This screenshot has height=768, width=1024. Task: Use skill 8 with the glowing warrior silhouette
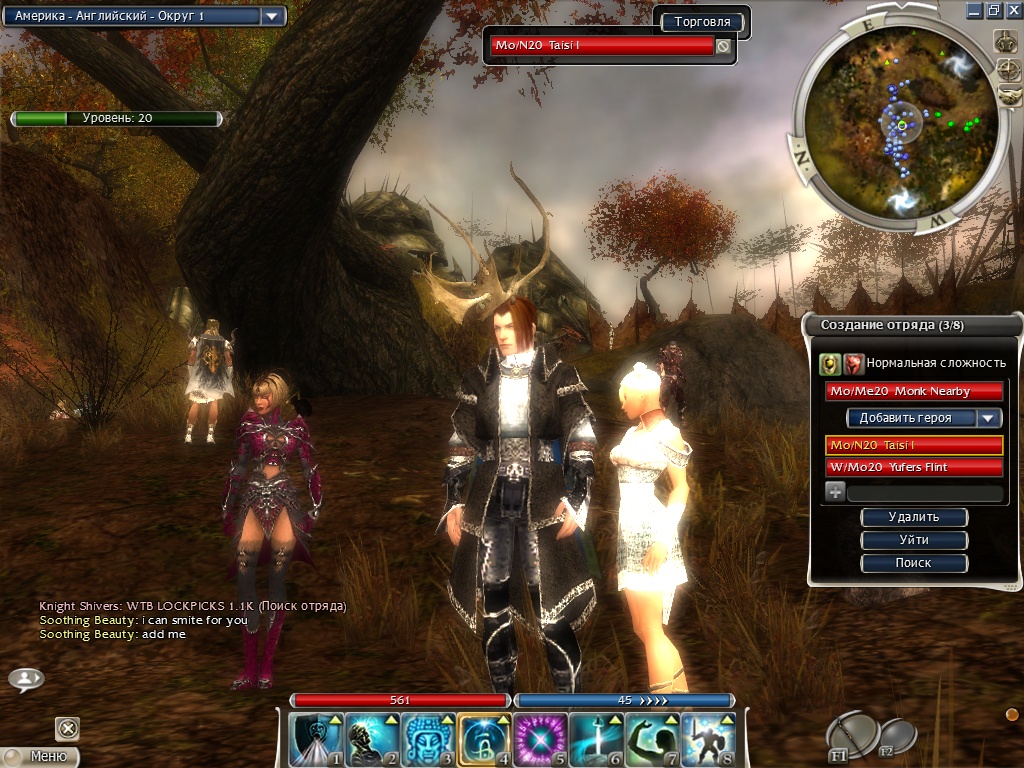[x=709, y=740]
